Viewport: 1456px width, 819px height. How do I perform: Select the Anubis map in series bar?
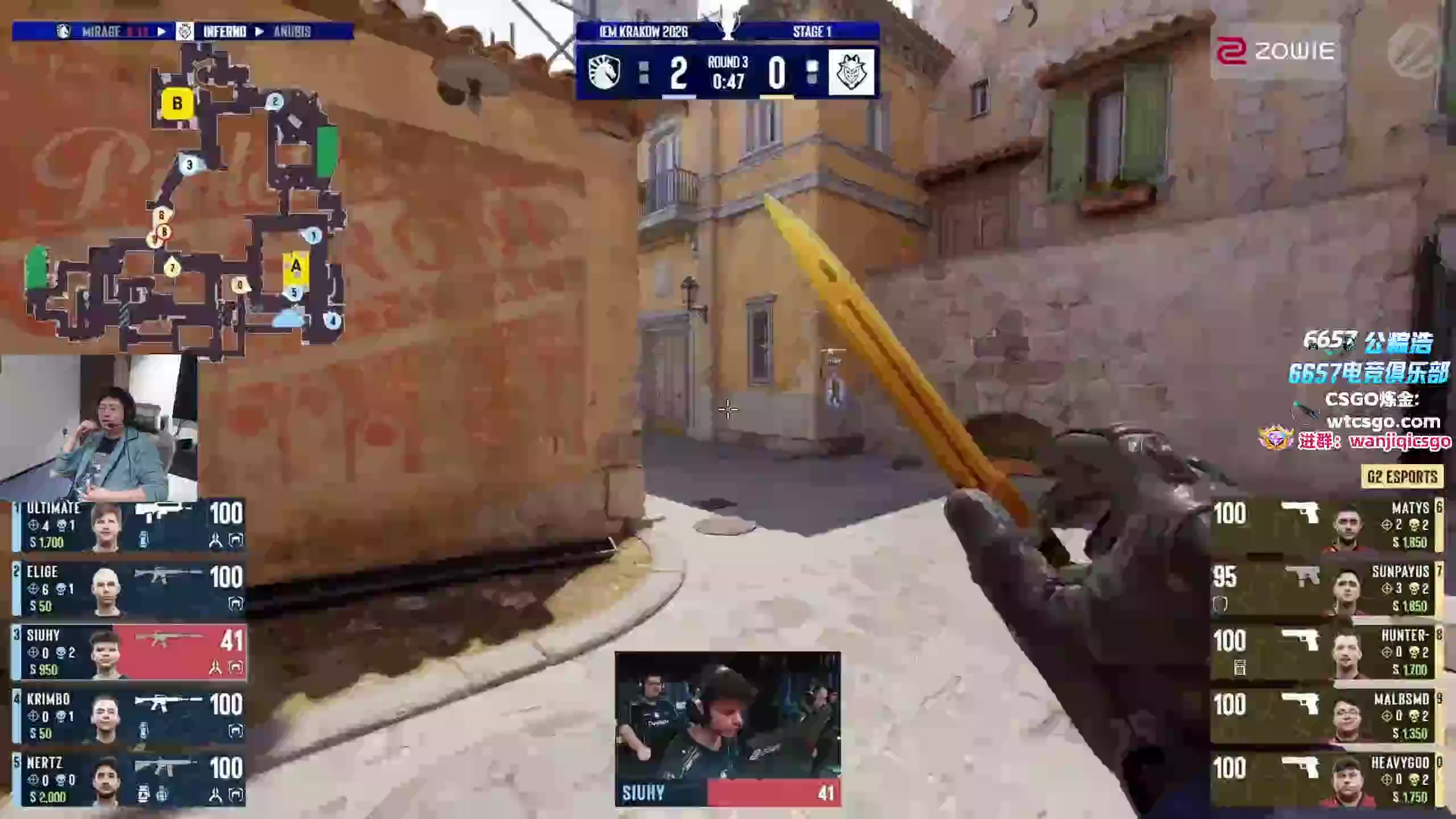(292, 31)
